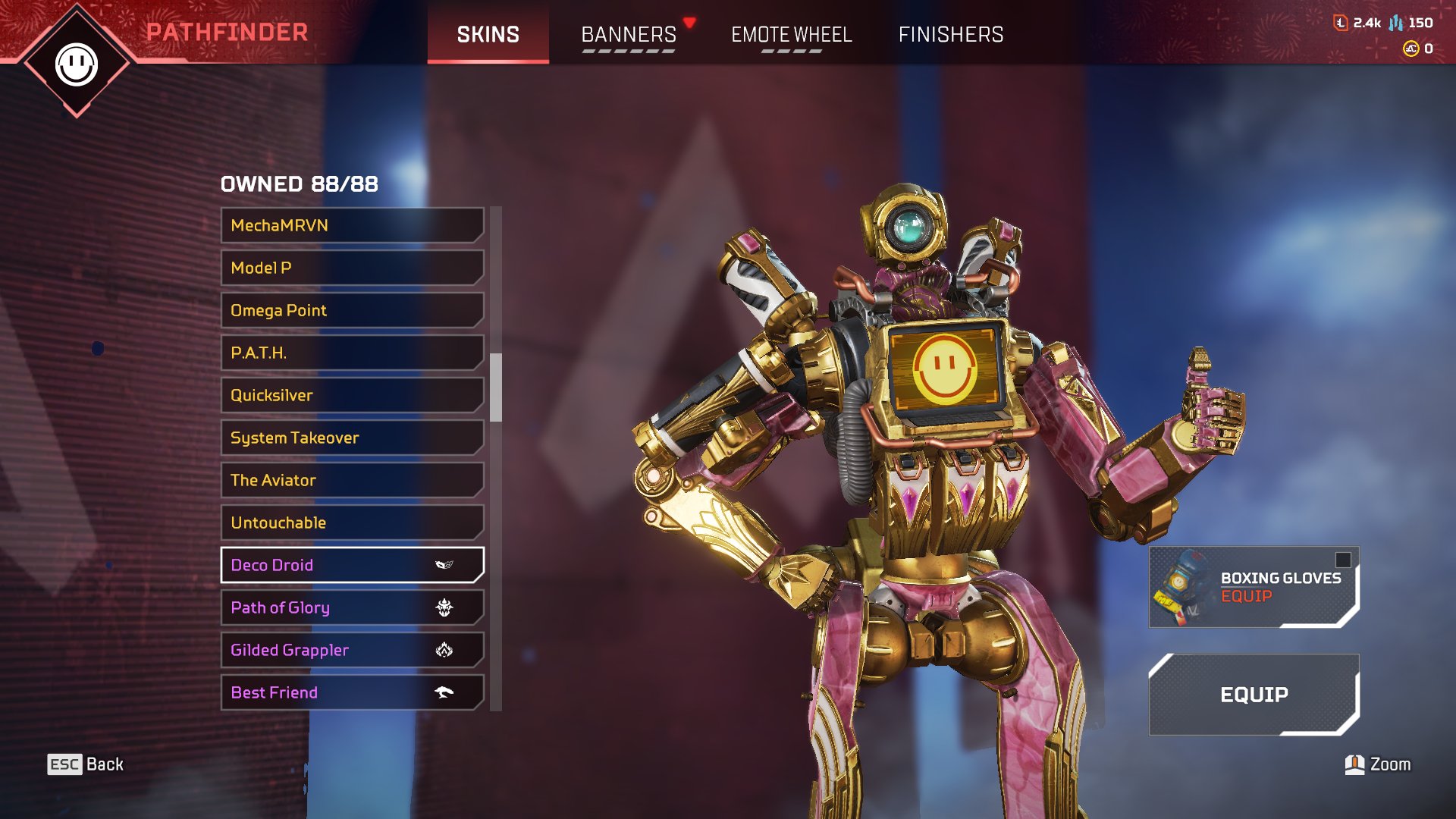
Task: Select the Untouchable skin
Action: (x=352, y=522)
